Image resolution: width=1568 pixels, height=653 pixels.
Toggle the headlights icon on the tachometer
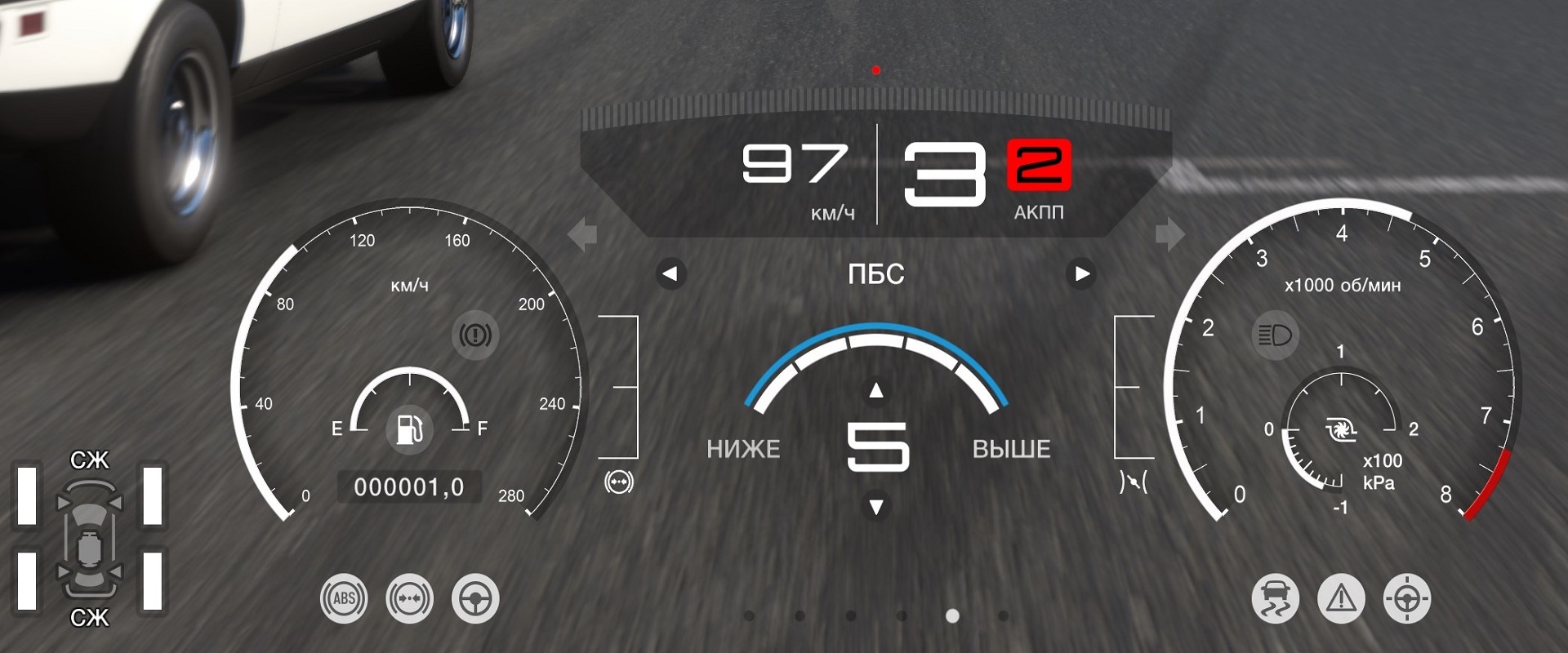click(x=1275, y=335)
